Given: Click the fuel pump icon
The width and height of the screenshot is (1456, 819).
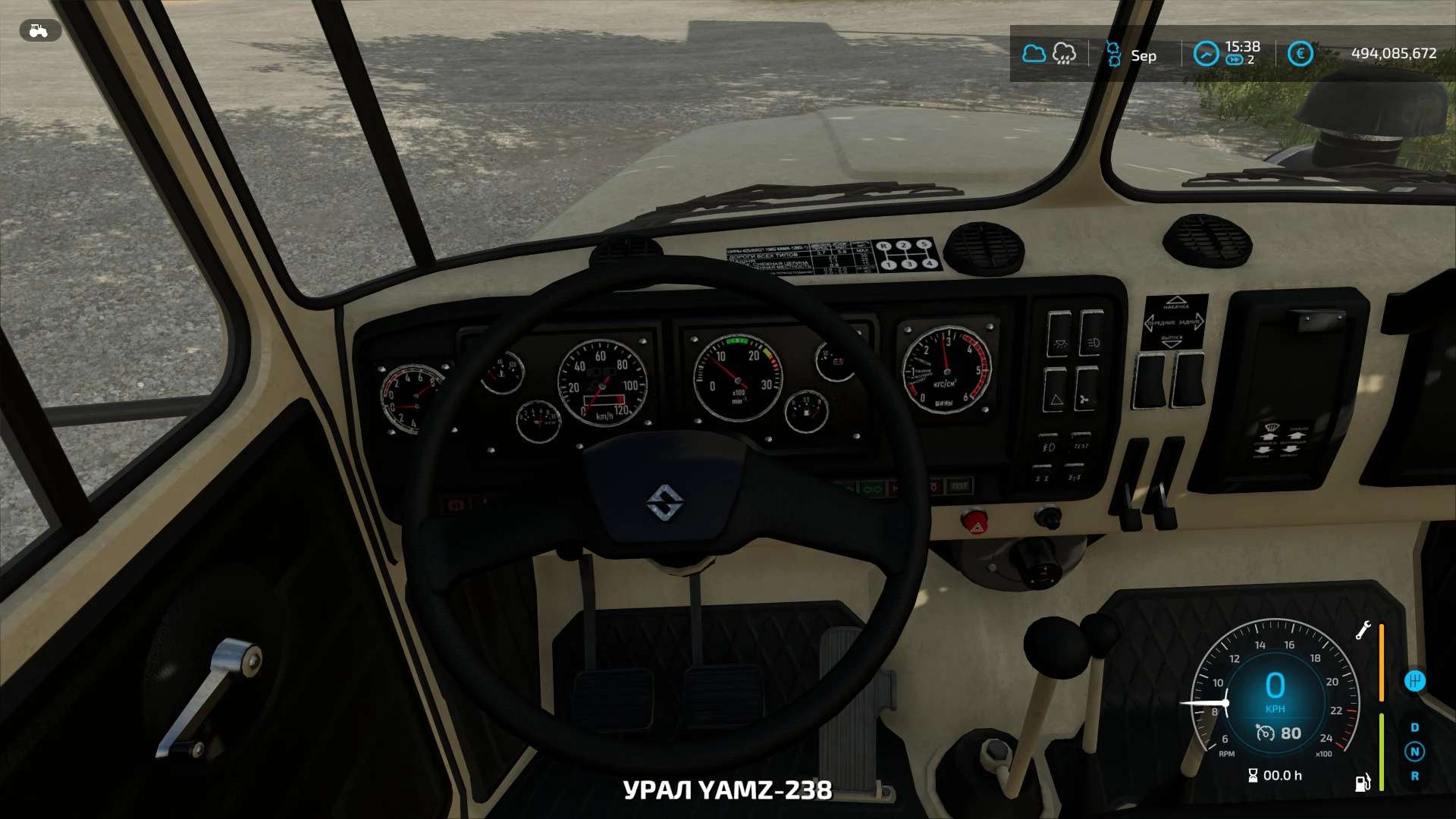Looking at the screenshot, I should [x=1363, y=783].
